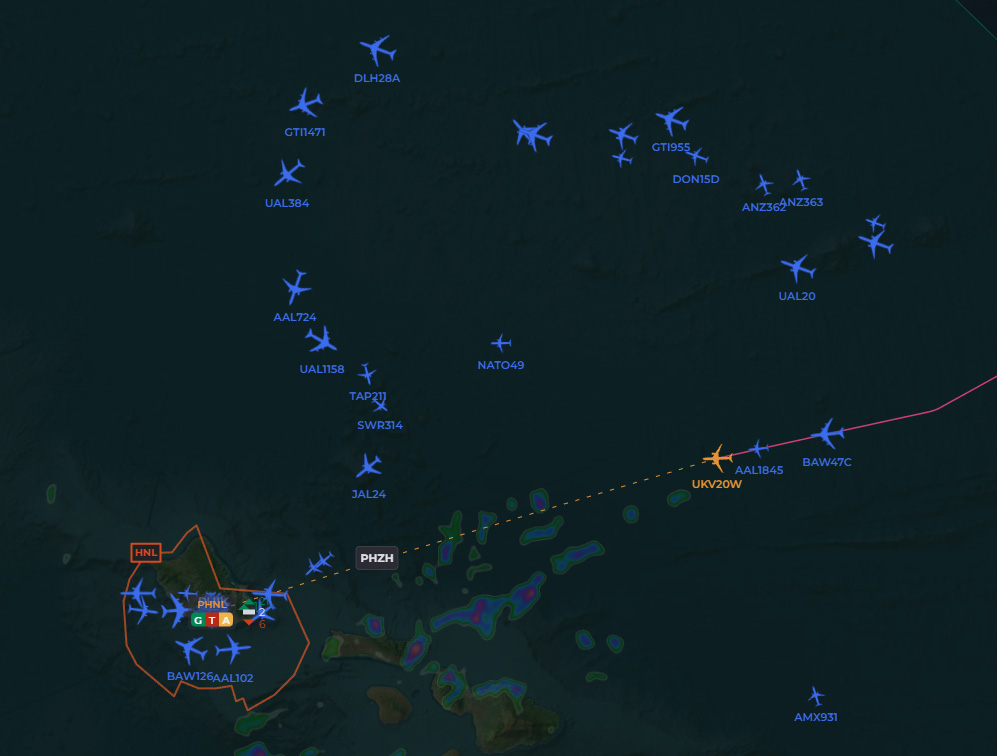Select the UAL1158 aircraft marker
Image resolution: width=997 pixels, height=756 pixels.
(321, 341)
